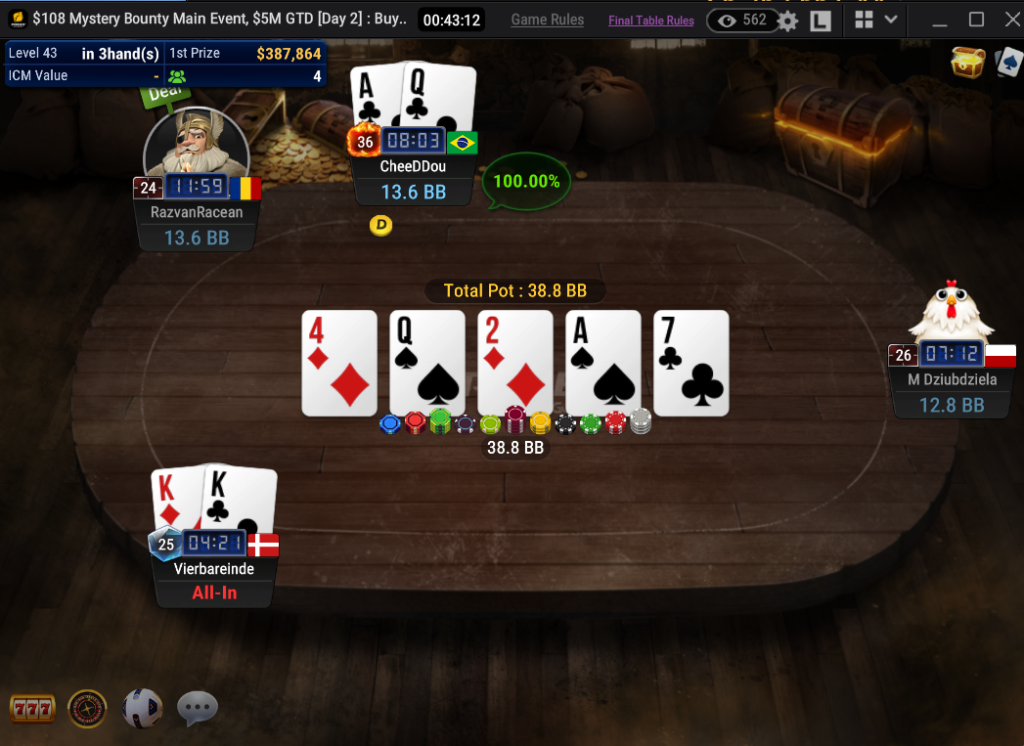Click the square L icon
Image resolution: width=1024 pixels, height=746 pixels.
click(821, 20)
